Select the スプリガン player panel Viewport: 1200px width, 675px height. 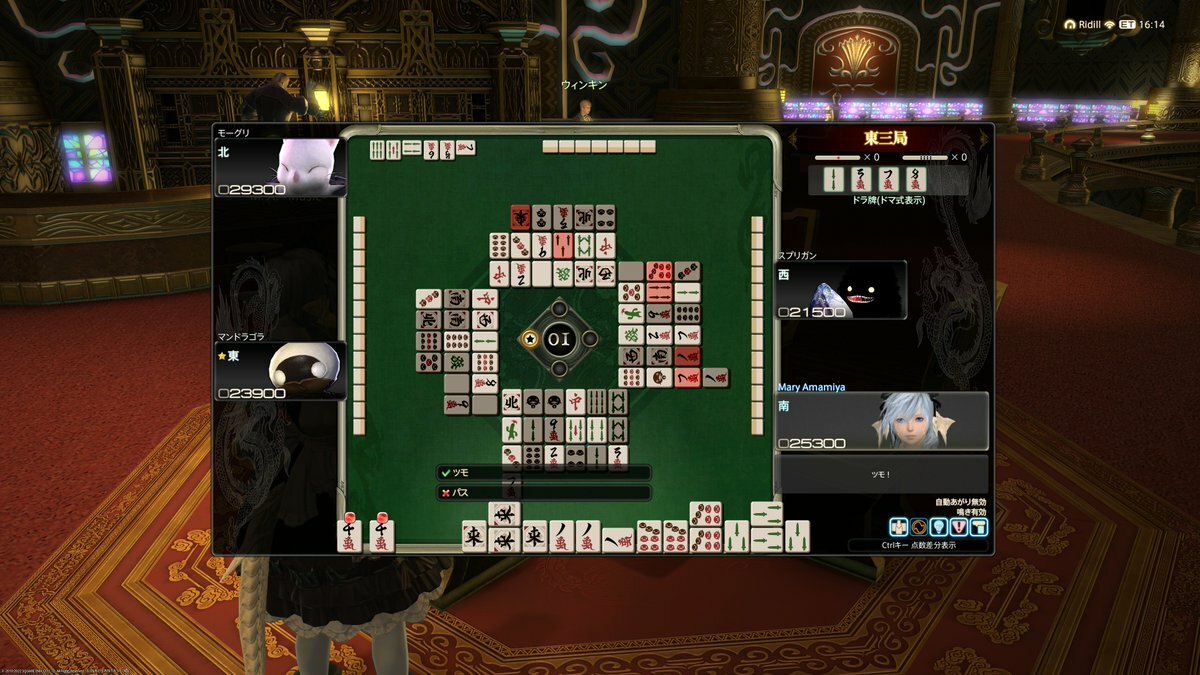pos(842,290)
